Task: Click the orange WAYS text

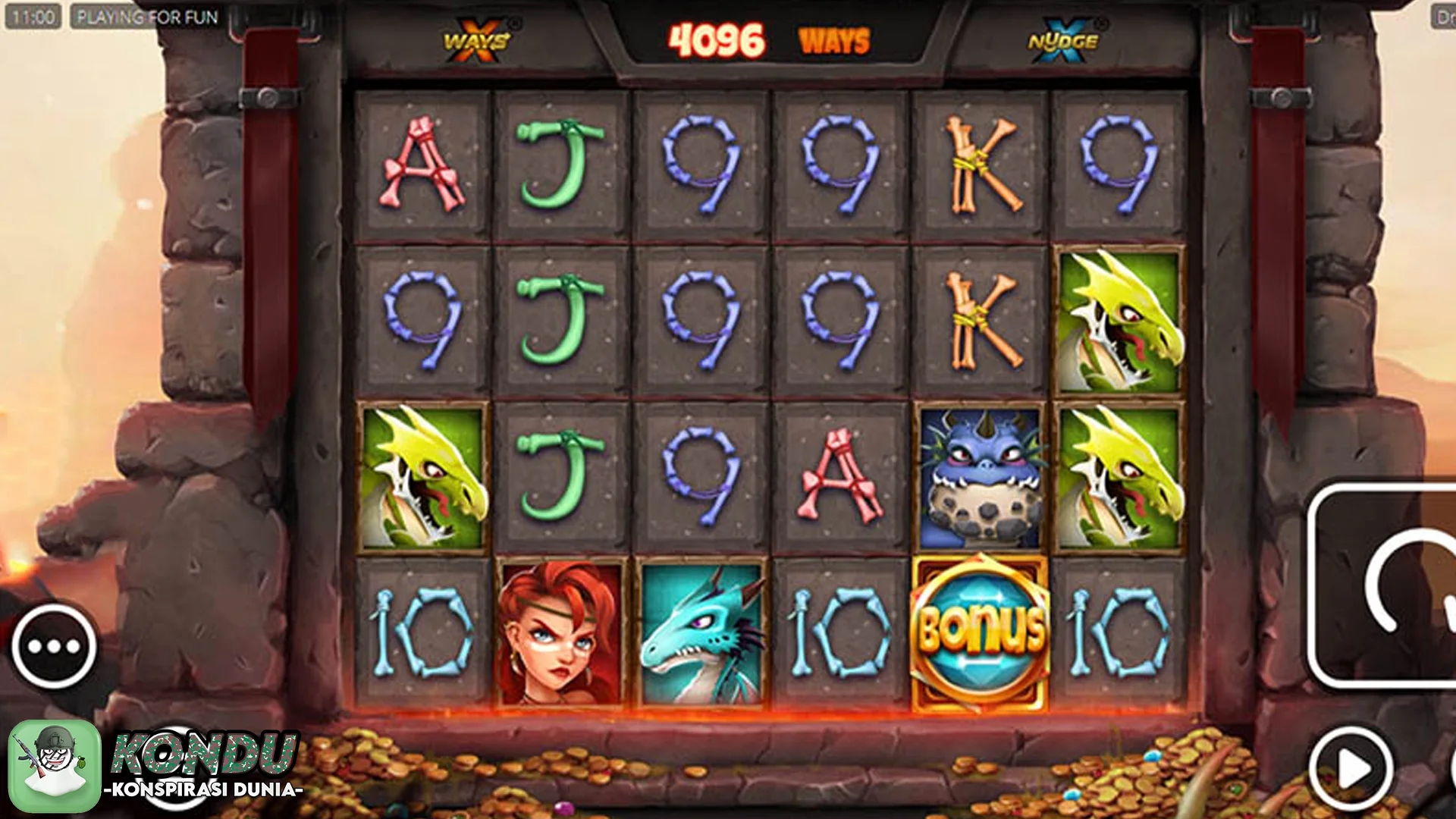Action: 834,39
